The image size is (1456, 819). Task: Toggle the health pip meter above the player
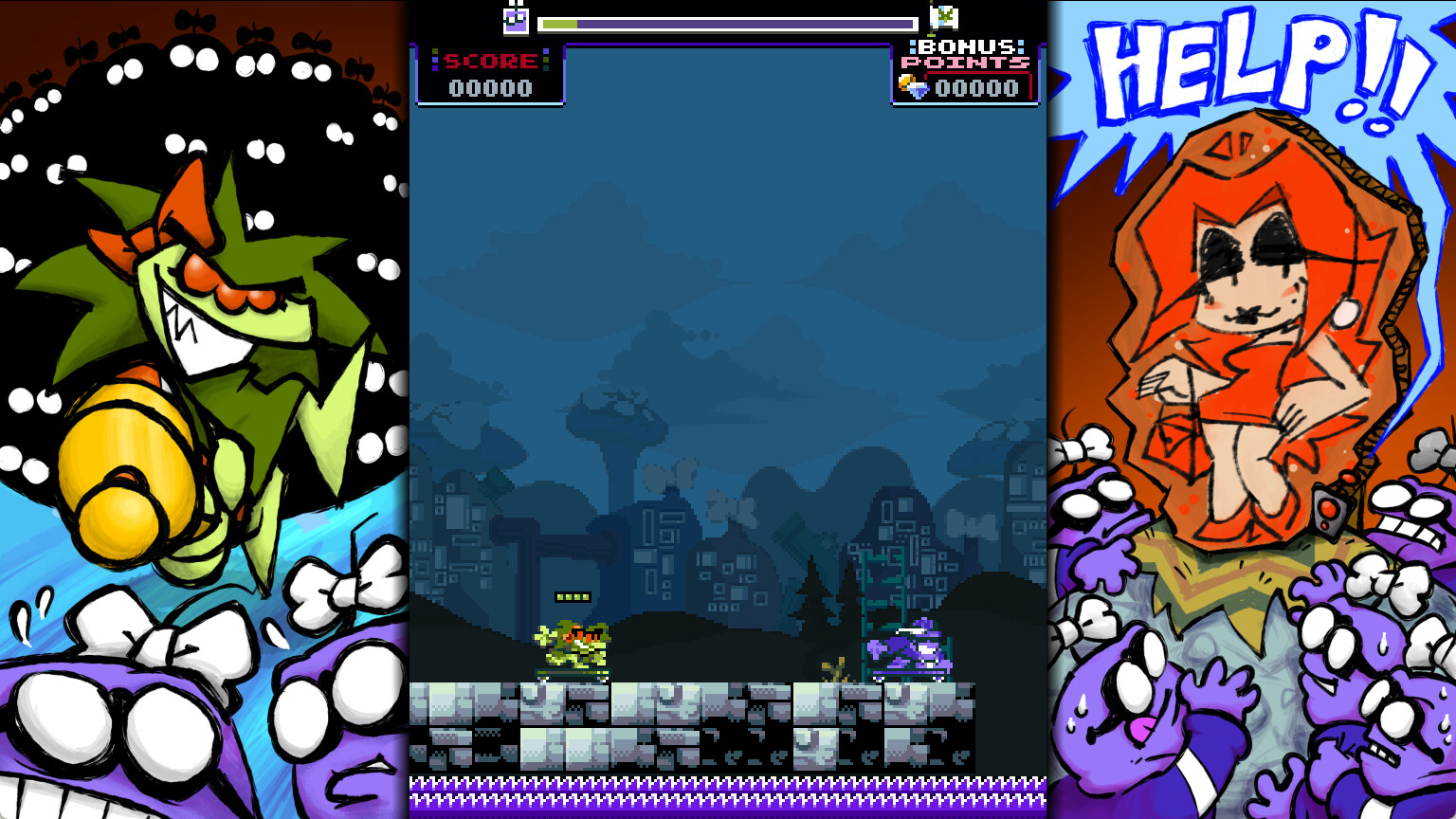[572, 596]
